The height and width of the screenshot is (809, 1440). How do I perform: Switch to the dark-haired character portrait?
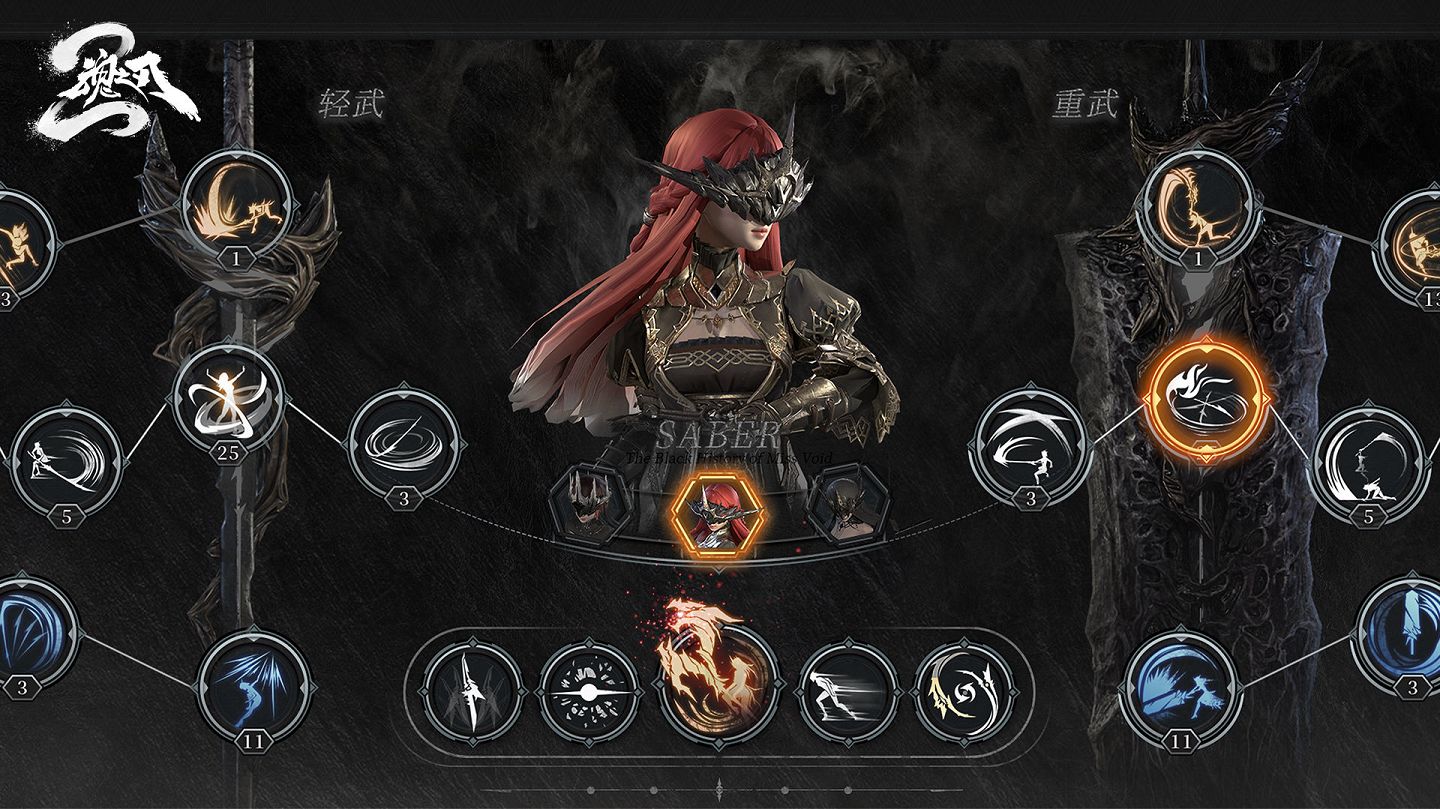point(847,505)
